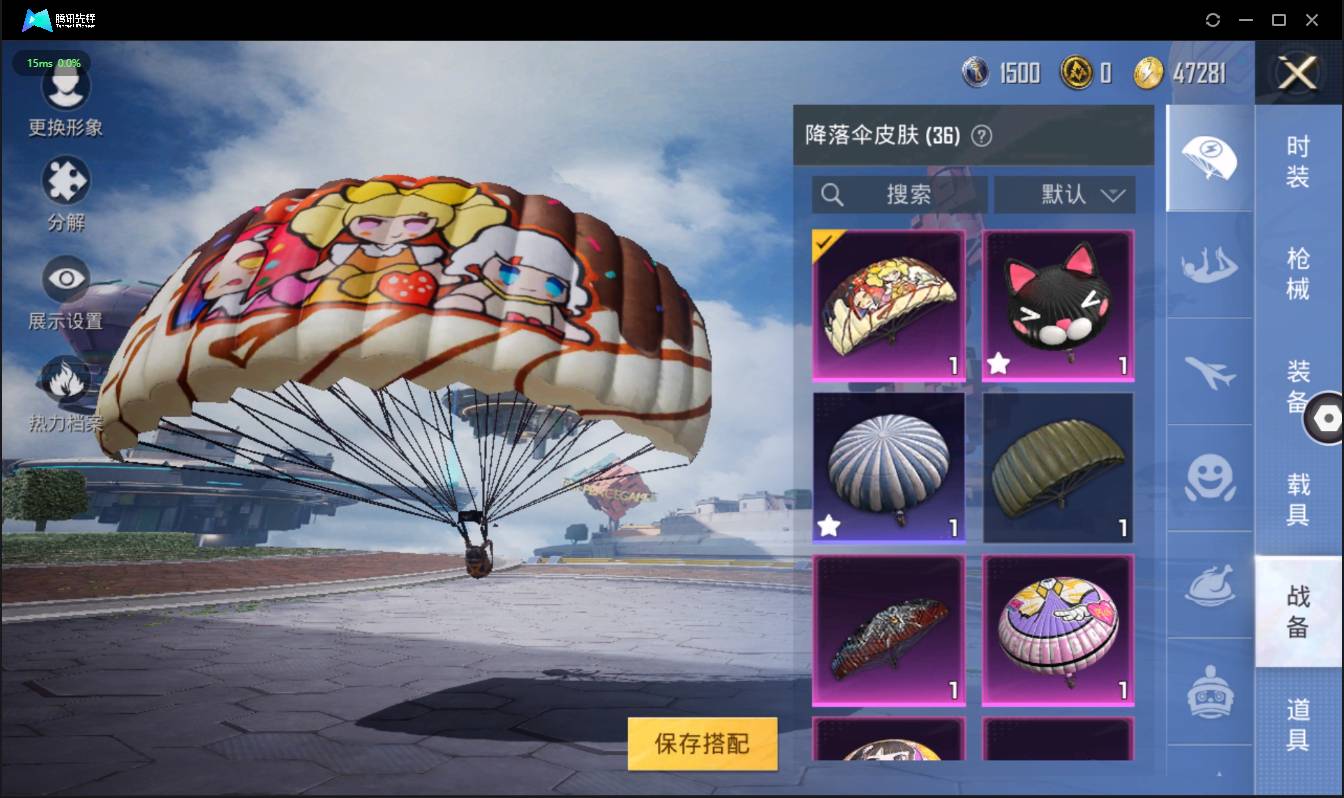Favorite the black cat parachute skin star
This screenshot has width=1344, height=798.
[998, 363]
